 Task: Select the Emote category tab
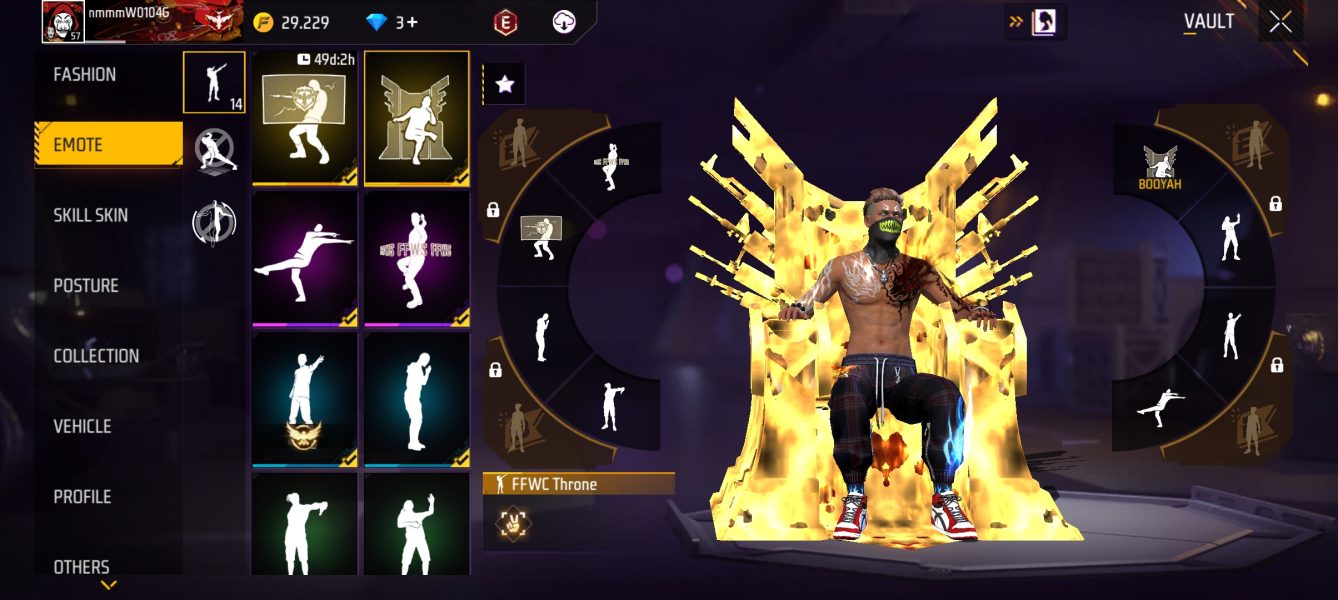pos(108,145)
